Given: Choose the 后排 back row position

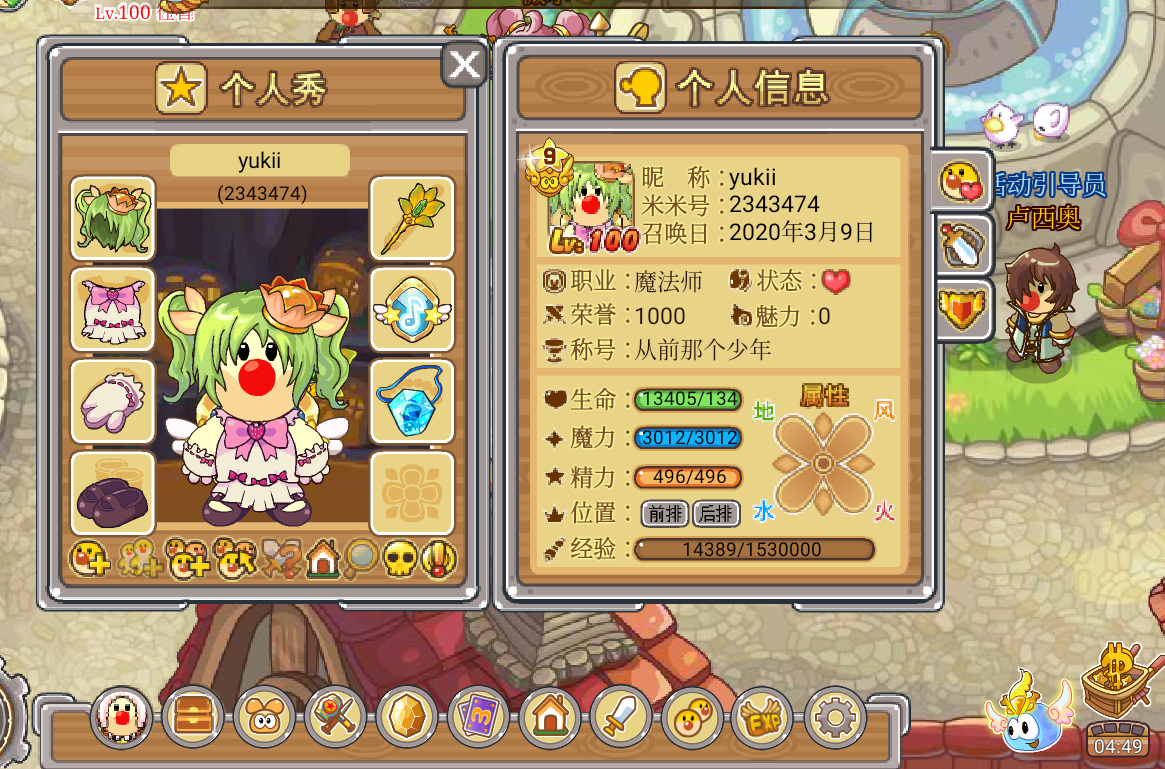Looking at the screenshot, I should [716, 514].
